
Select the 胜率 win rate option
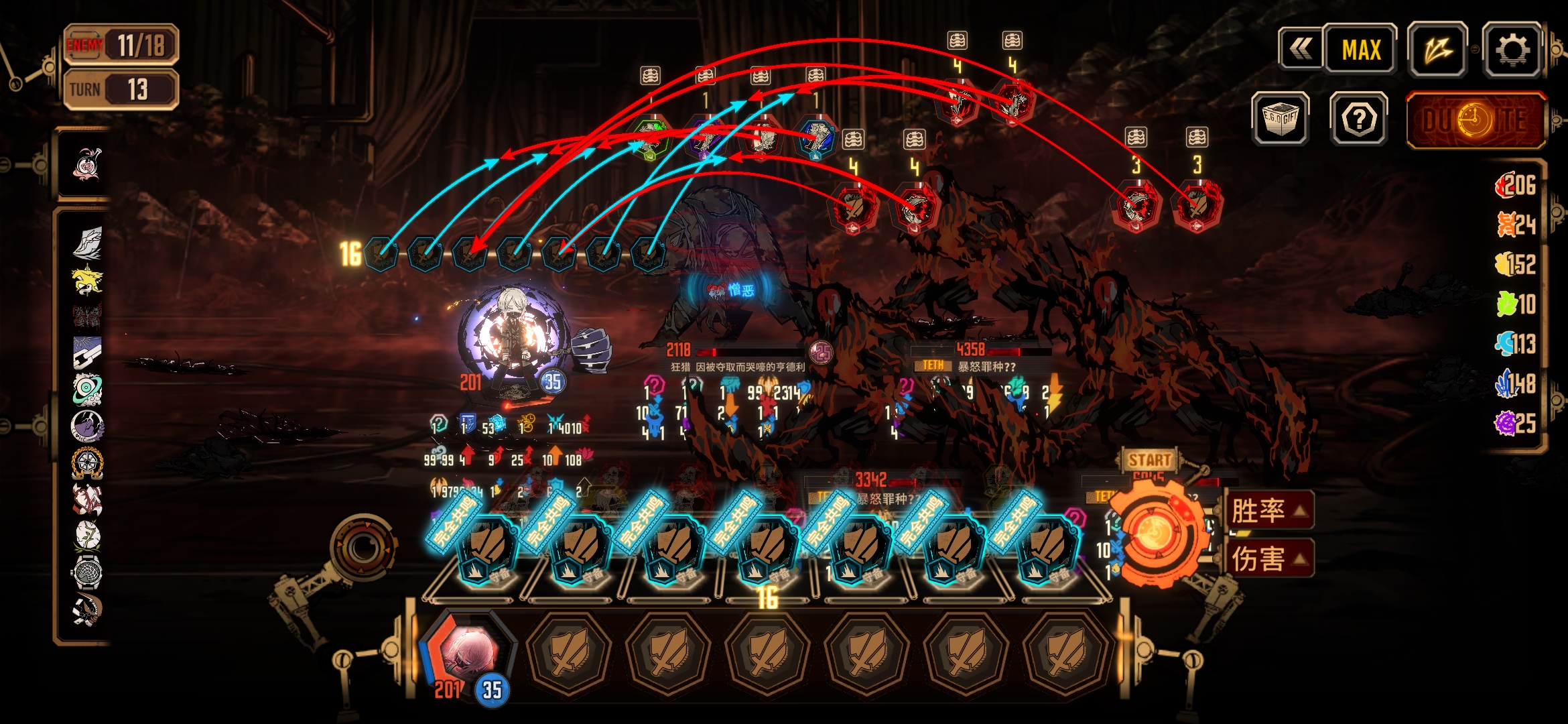click(x=1268, y=511)
